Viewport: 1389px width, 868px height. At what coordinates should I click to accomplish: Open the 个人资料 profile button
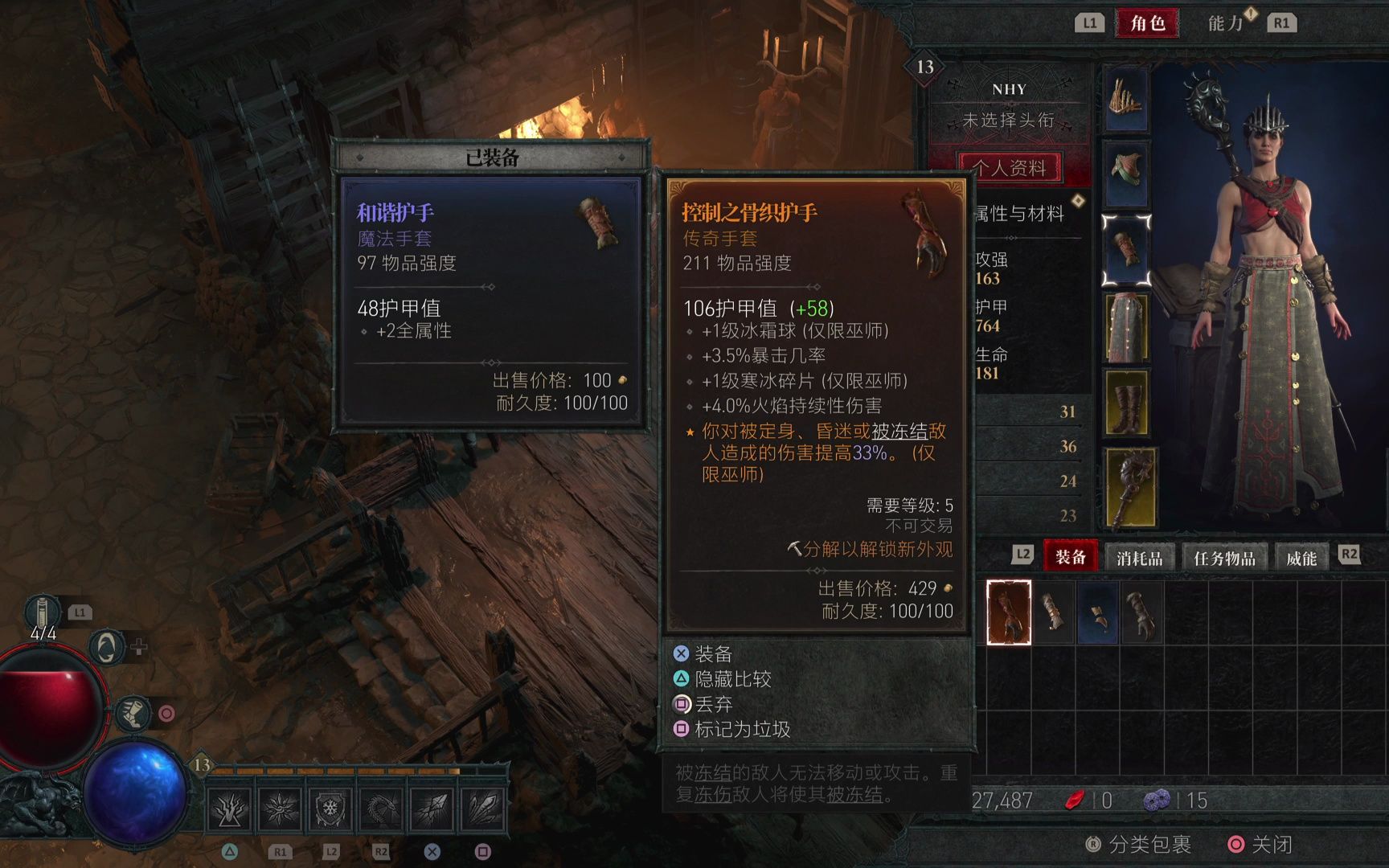pyautogui.click(x=1010, y=168)
